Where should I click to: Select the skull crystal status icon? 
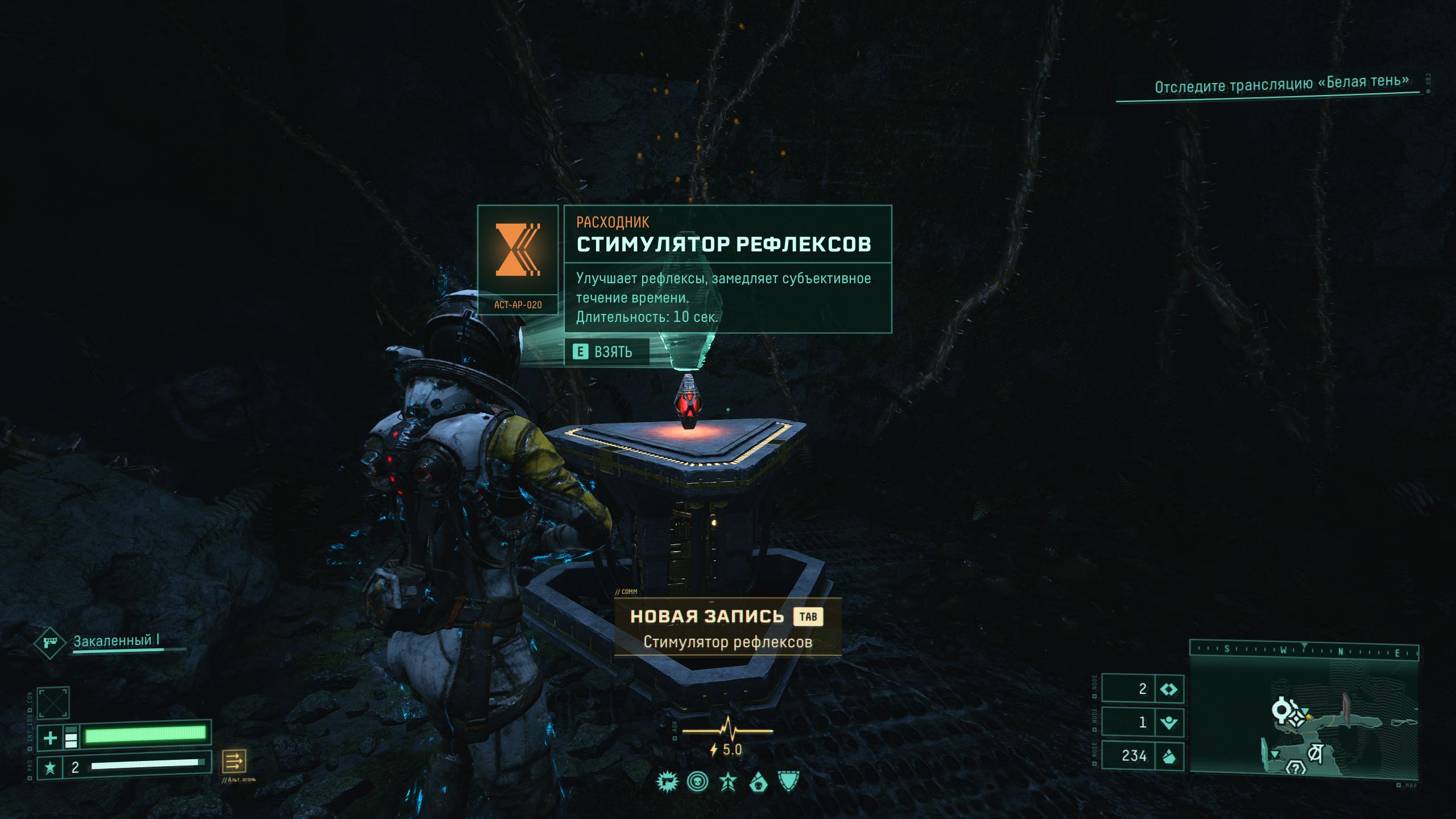[x=758, y=783]
